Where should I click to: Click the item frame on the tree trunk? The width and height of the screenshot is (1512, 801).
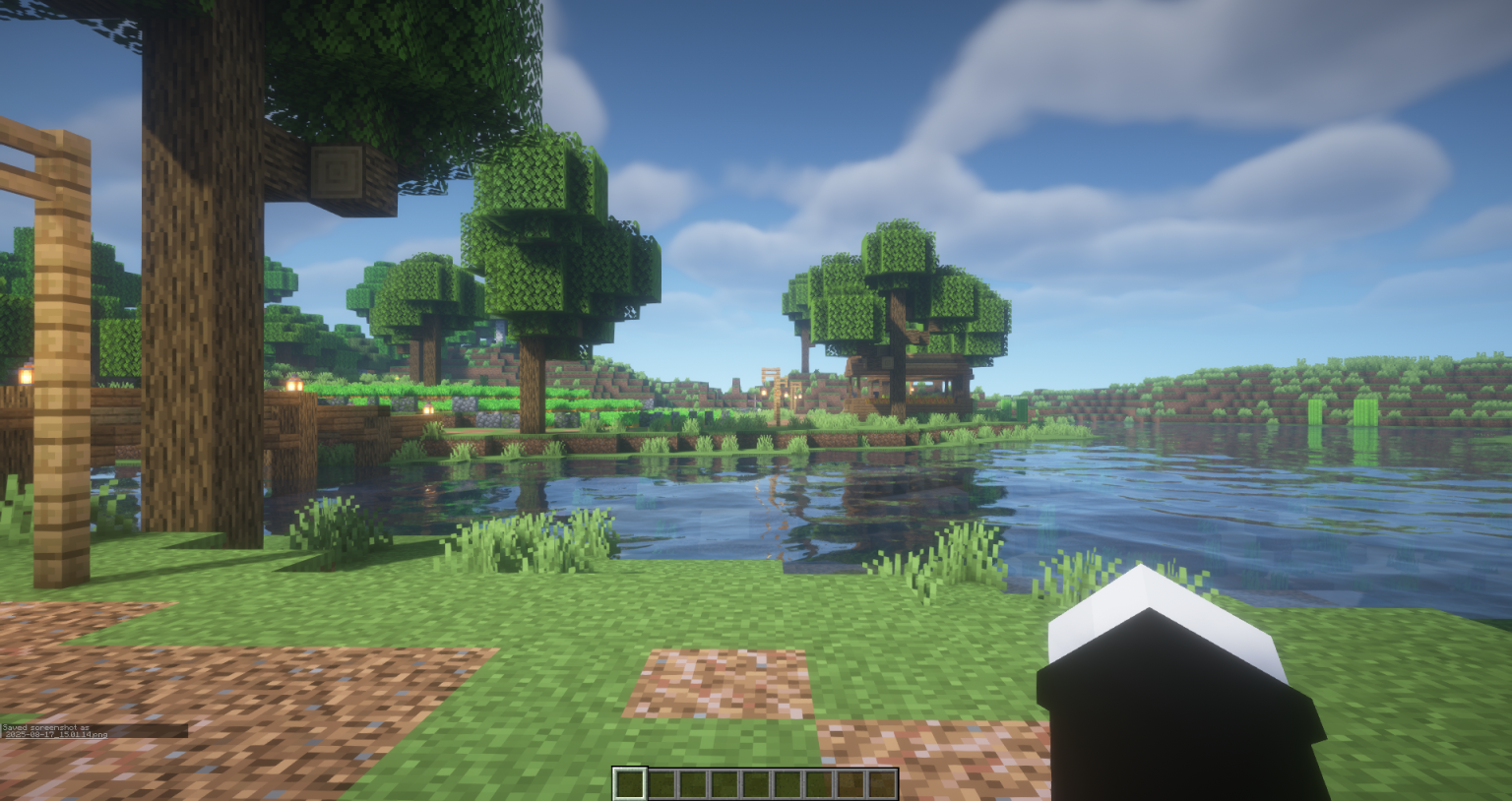click(x=338, y=173)
